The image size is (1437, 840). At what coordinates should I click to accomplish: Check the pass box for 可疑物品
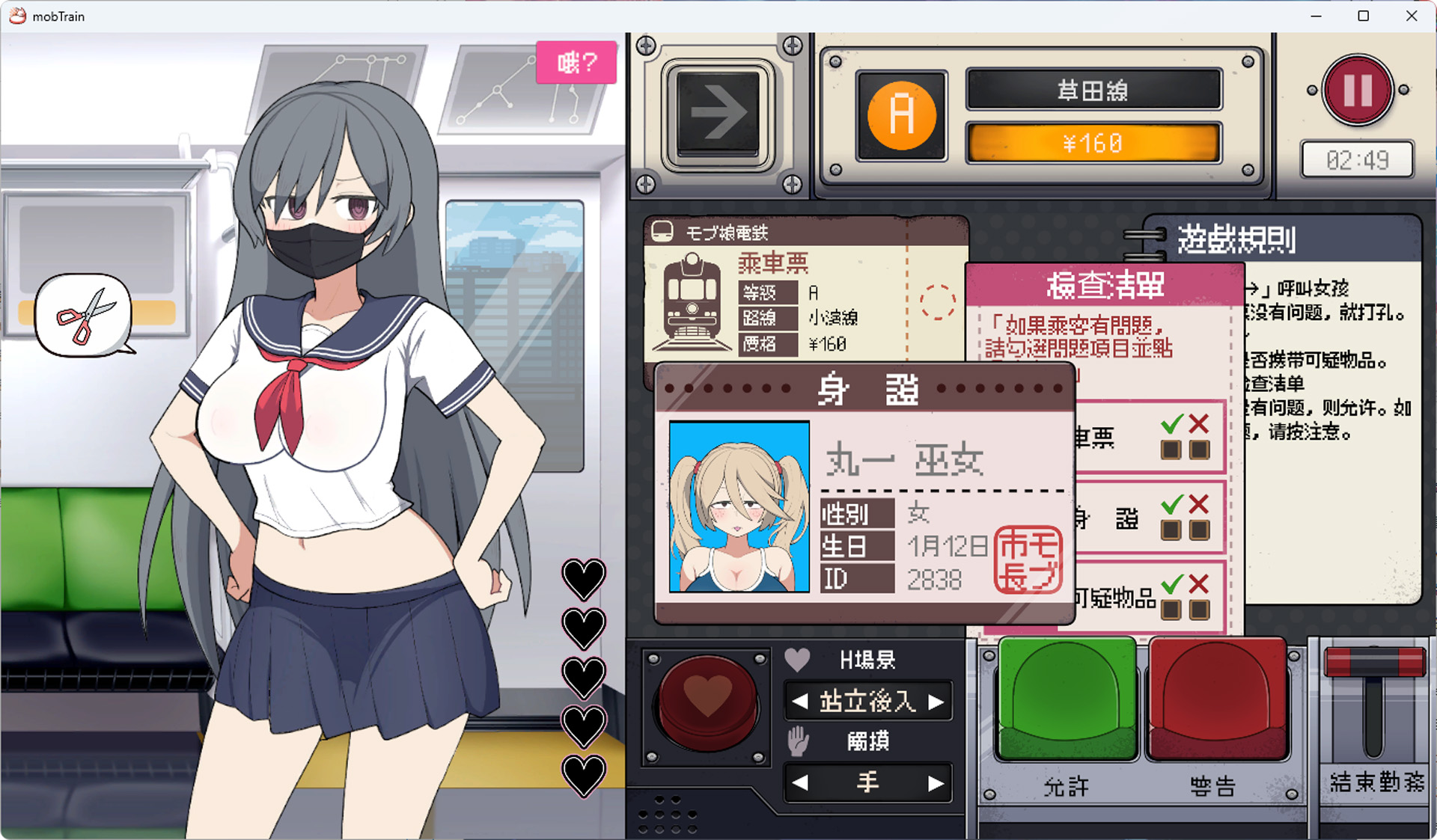coord(1171,610)
